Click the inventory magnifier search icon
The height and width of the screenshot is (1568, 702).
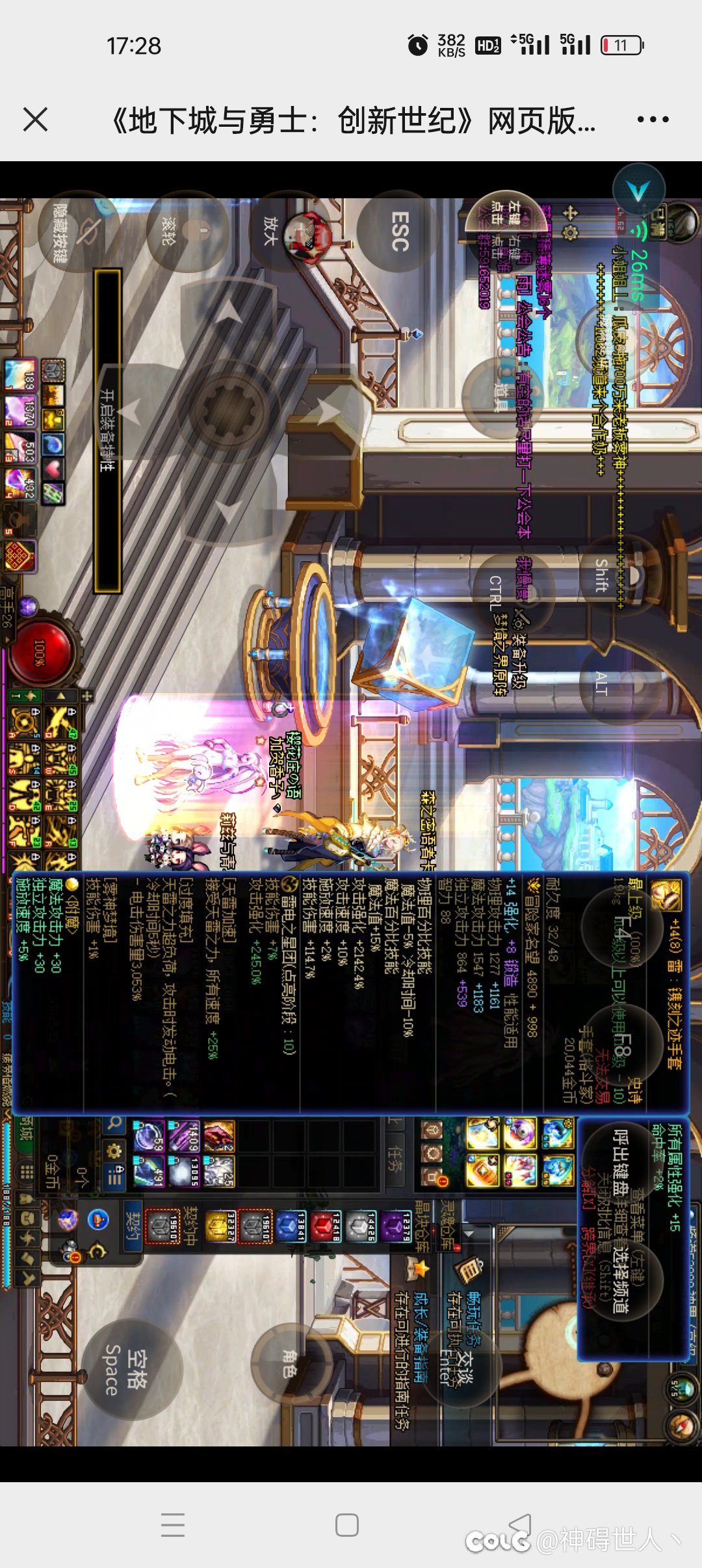114,1123
